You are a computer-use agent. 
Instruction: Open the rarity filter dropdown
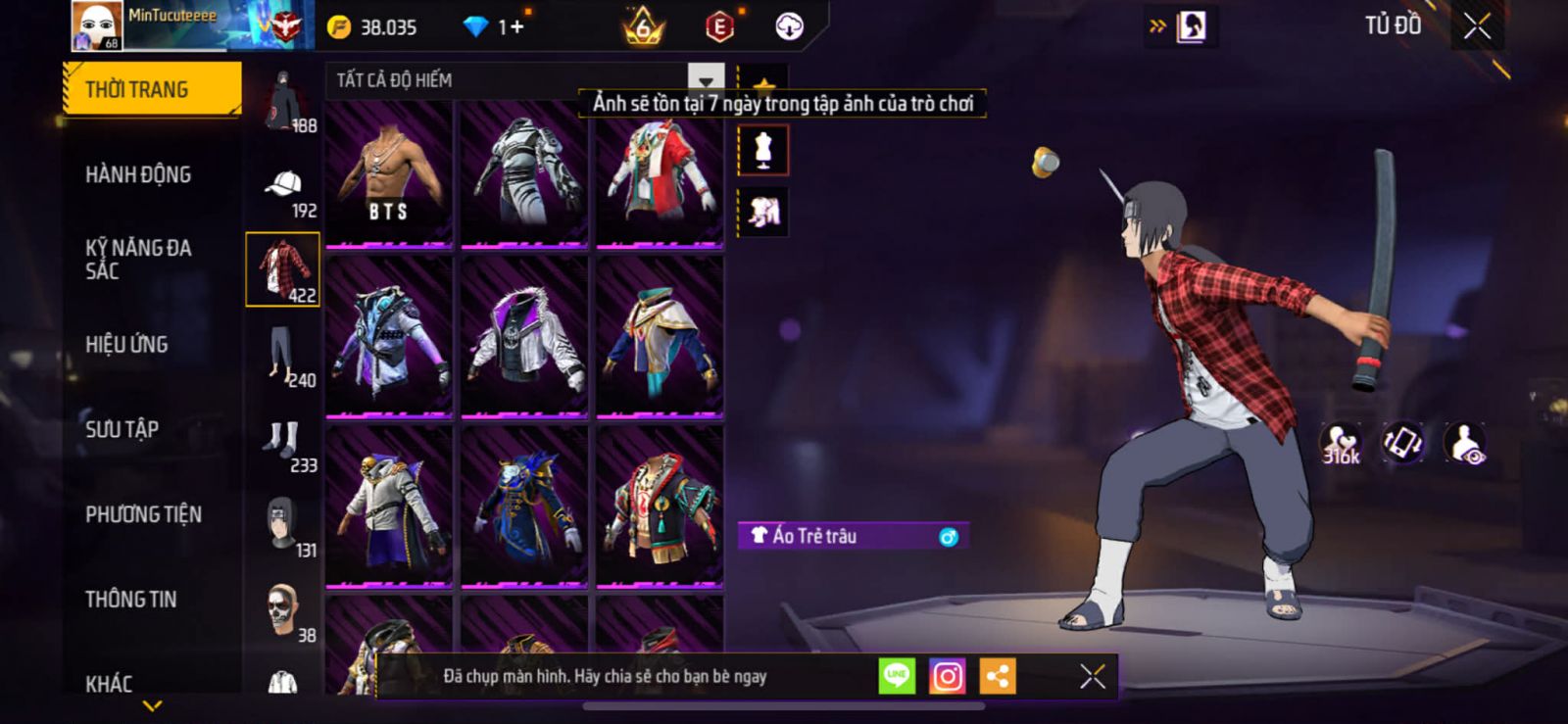(706, 80)
